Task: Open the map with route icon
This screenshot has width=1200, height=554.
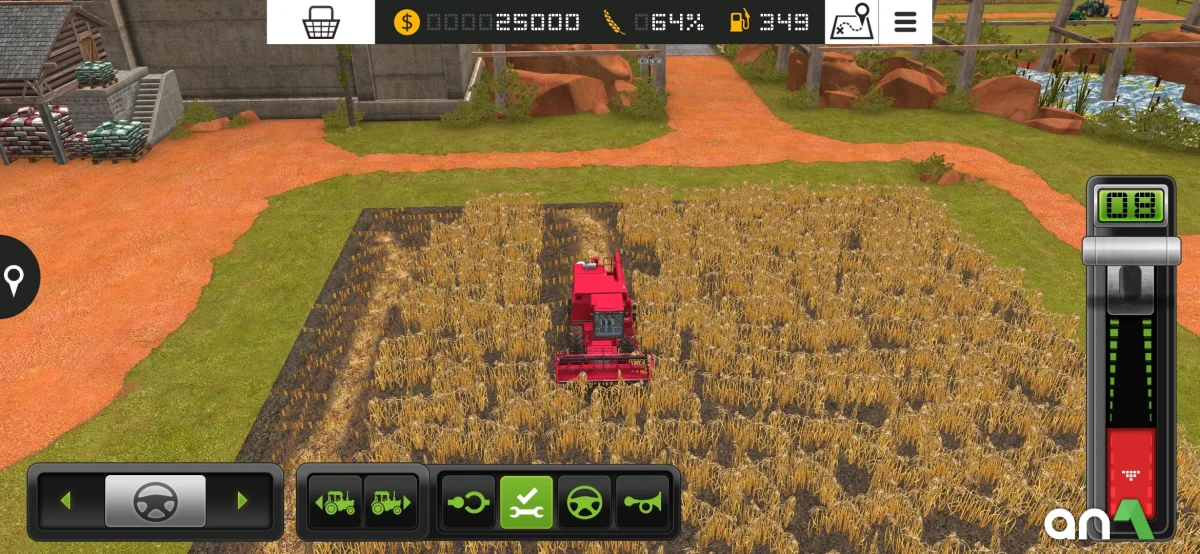Action: tap(851, 22)
